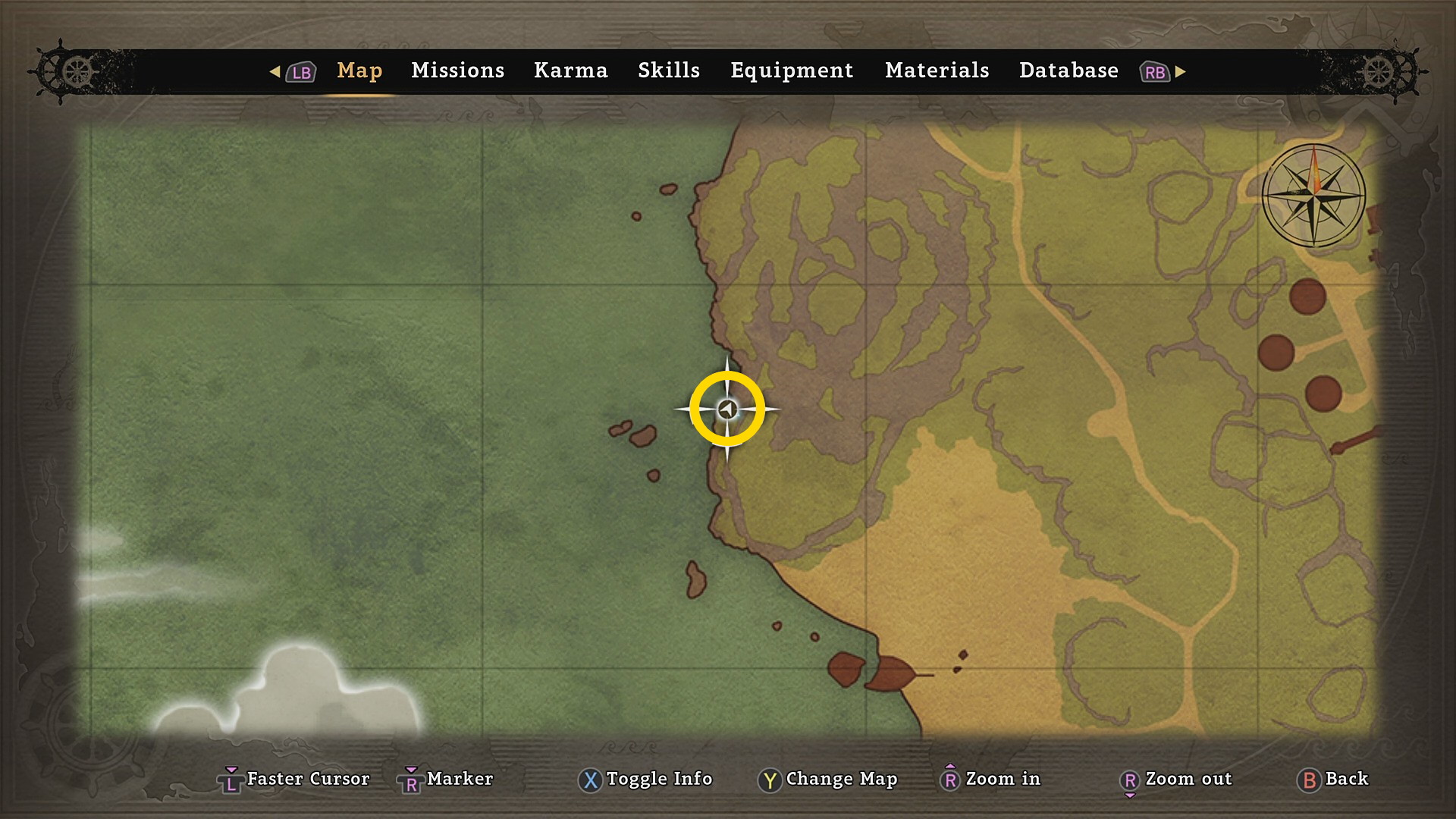Switch to the Database tab

point(1068,71)
